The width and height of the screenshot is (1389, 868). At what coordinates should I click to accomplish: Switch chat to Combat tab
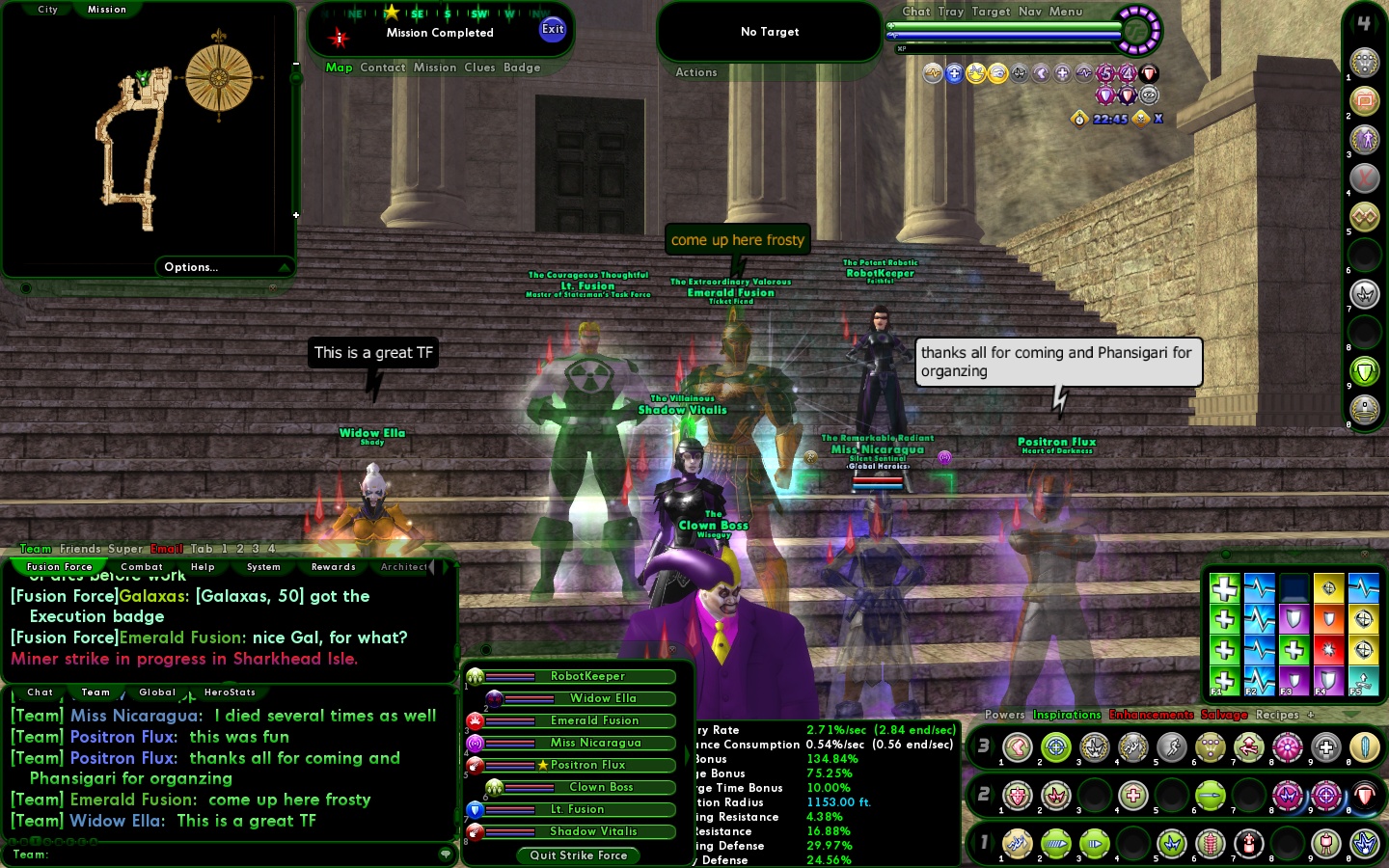click(142, 567)
